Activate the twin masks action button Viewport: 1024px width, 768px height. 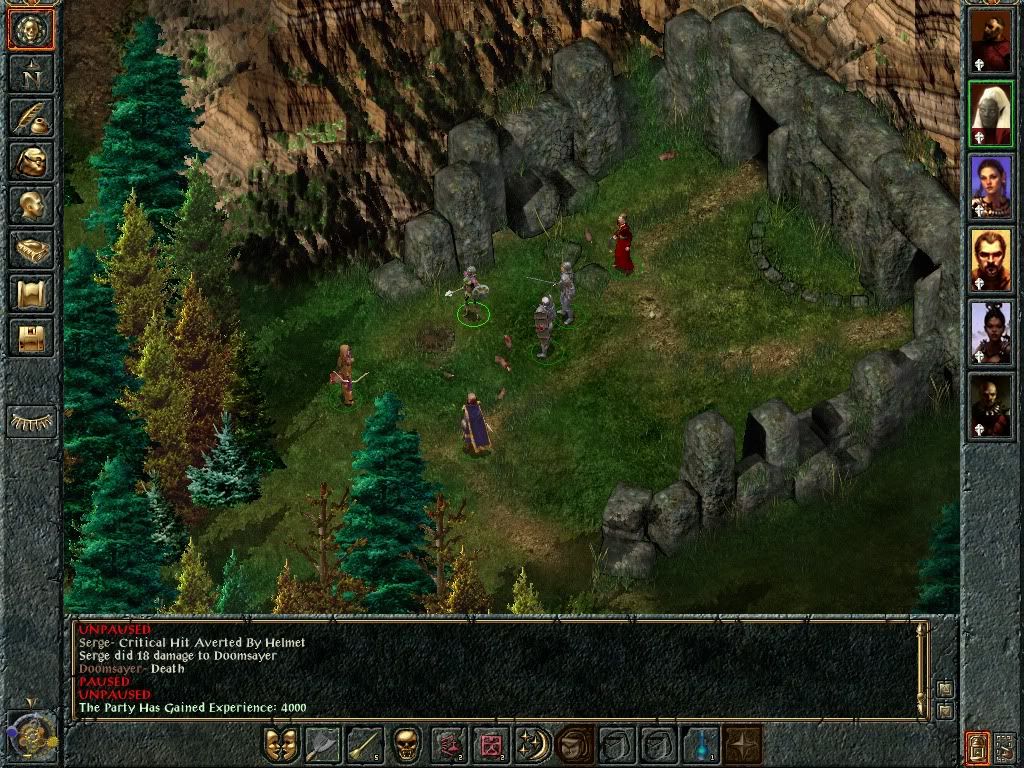pyautogui.click(x=281, y=745)
